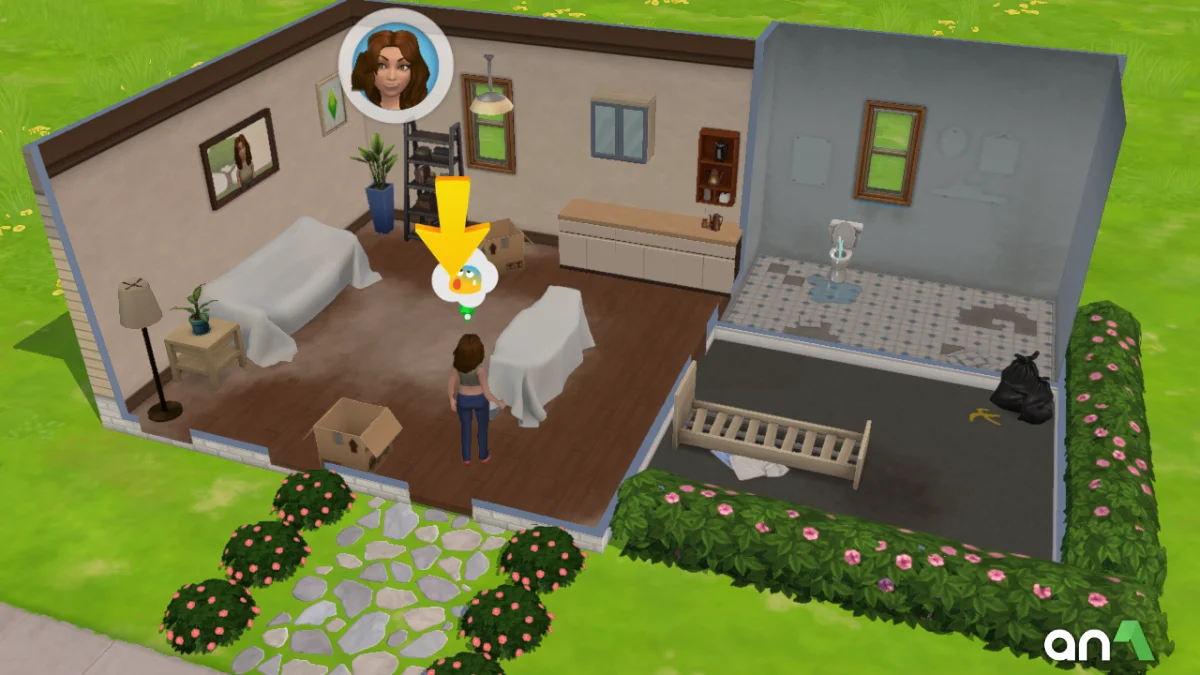Tap the Sim's thought bubble under the arrow

[x=463, y=281]
